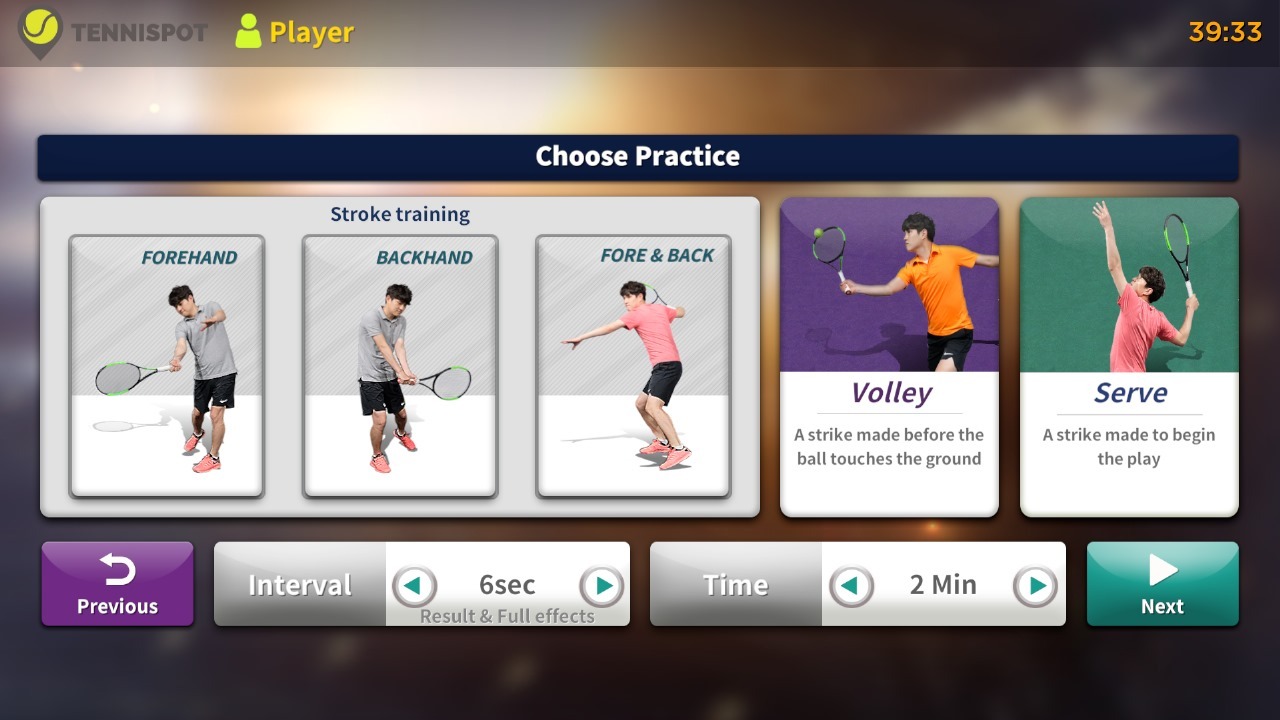This screenshot has width=1280, height=720.
Task: Continue with the Next button
Action: click(x=1162, y=584)
